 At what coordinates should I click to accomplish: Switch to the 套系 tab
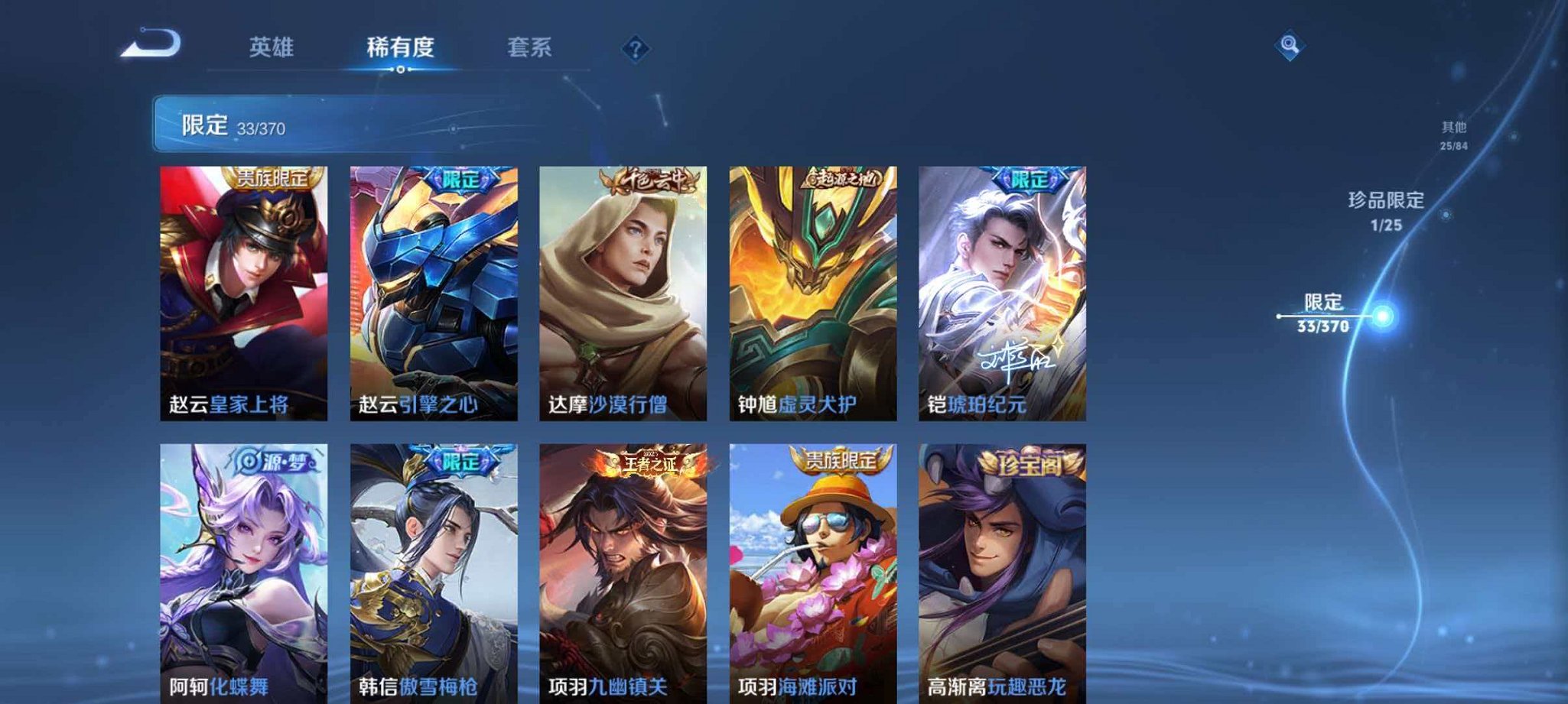click(x=530, y=47)
